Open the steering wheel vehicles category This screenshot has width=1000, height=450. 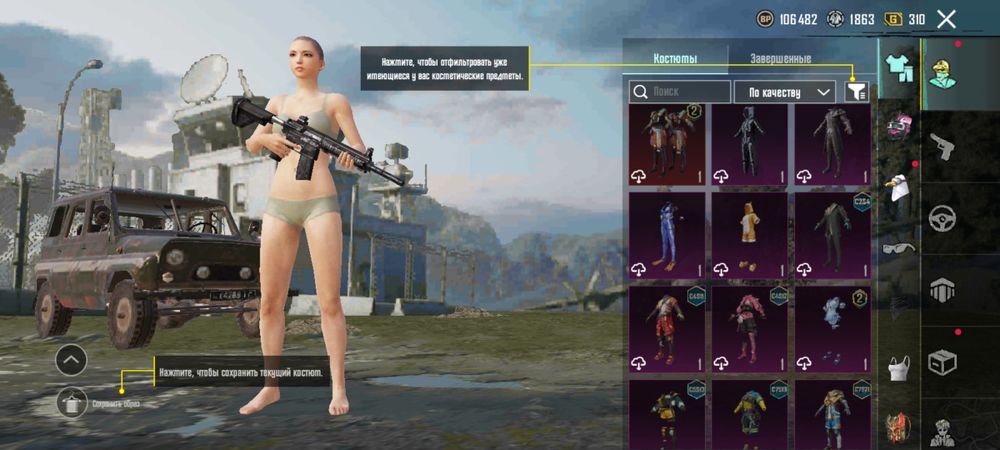[942, 218]
